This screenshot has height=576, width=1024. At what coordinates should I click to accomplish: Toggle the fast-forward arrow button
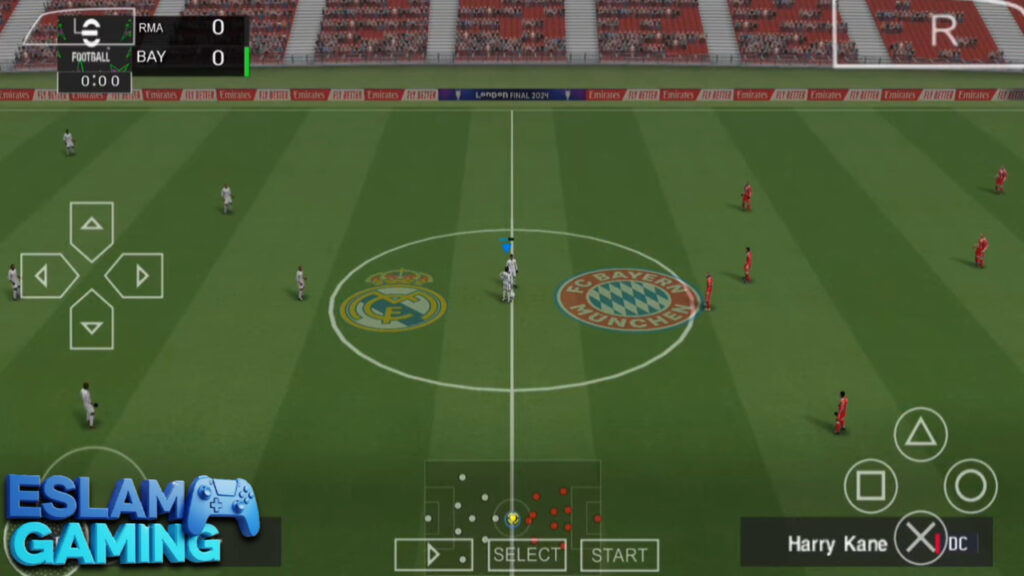[x=433, y=555]
